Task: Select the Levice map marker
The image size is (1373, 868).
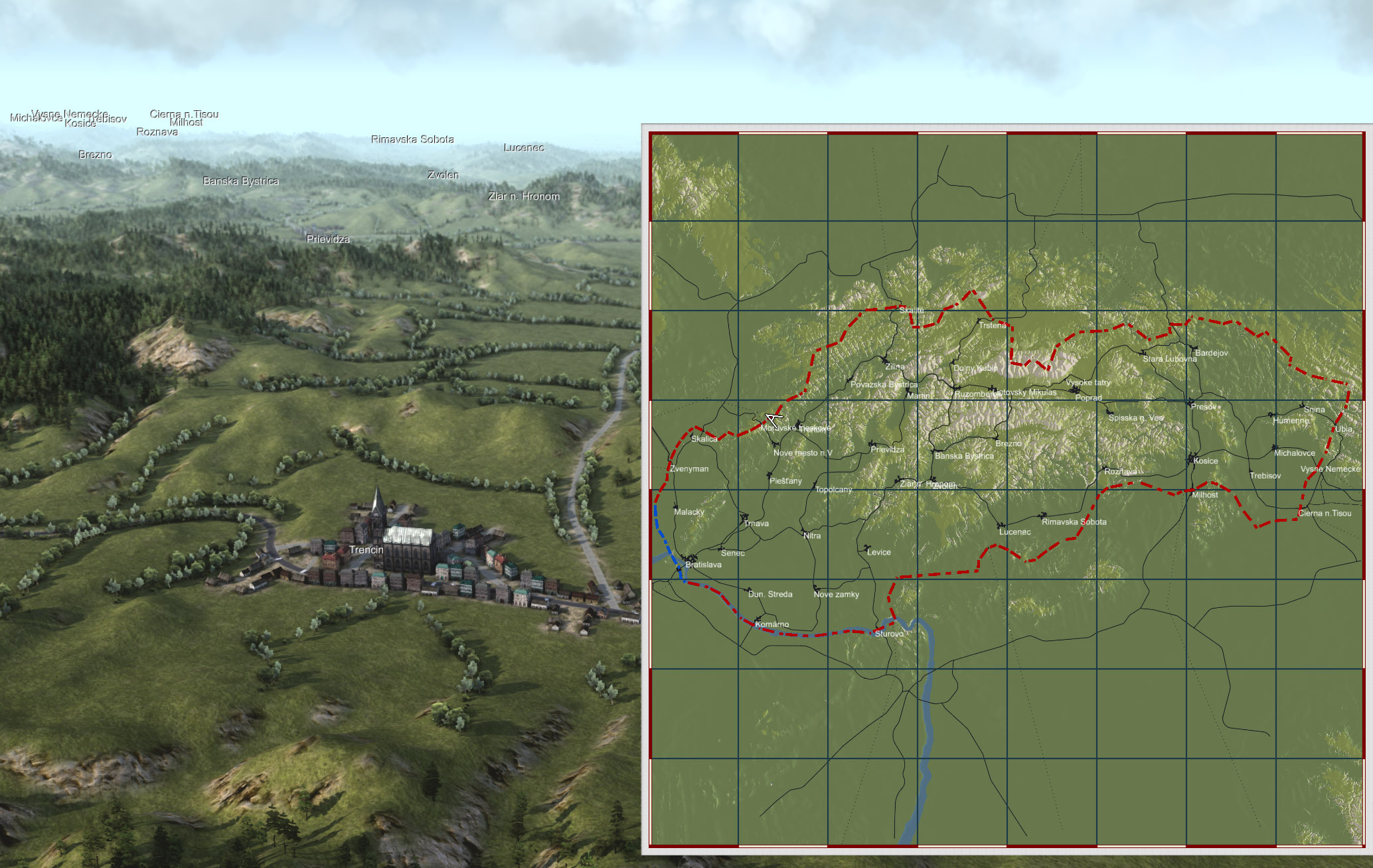Action: 878,552
